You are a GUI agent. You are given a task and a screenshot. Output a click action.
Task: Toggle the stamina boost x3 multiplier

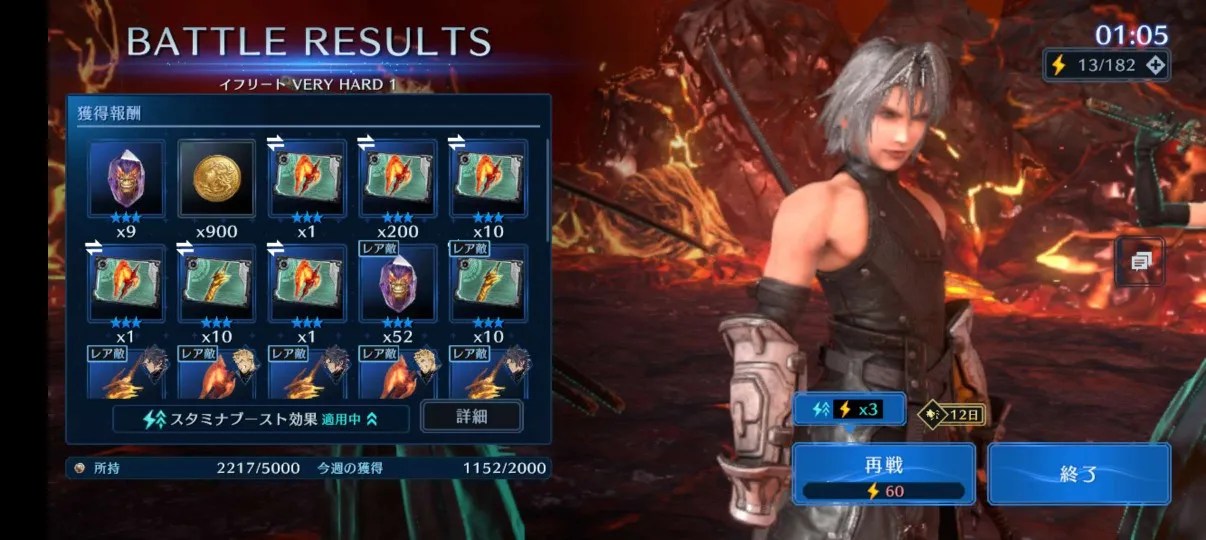pyautogui.click(x=849, y=409)
